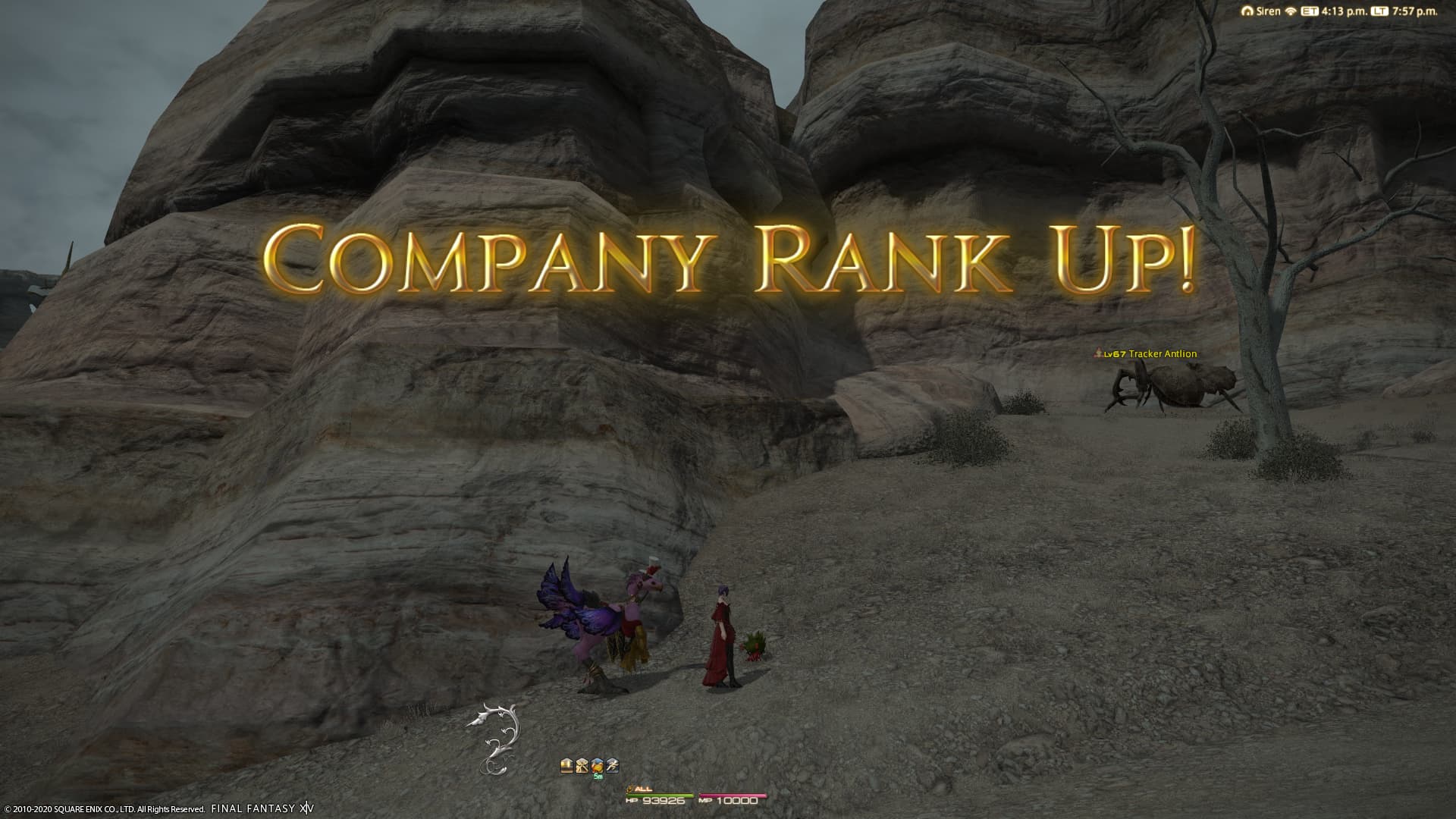Image resolution: width=1456 pixels, height=819 pixels.
Task: Click the HP value 93926
Action: [x=664, y=802]
